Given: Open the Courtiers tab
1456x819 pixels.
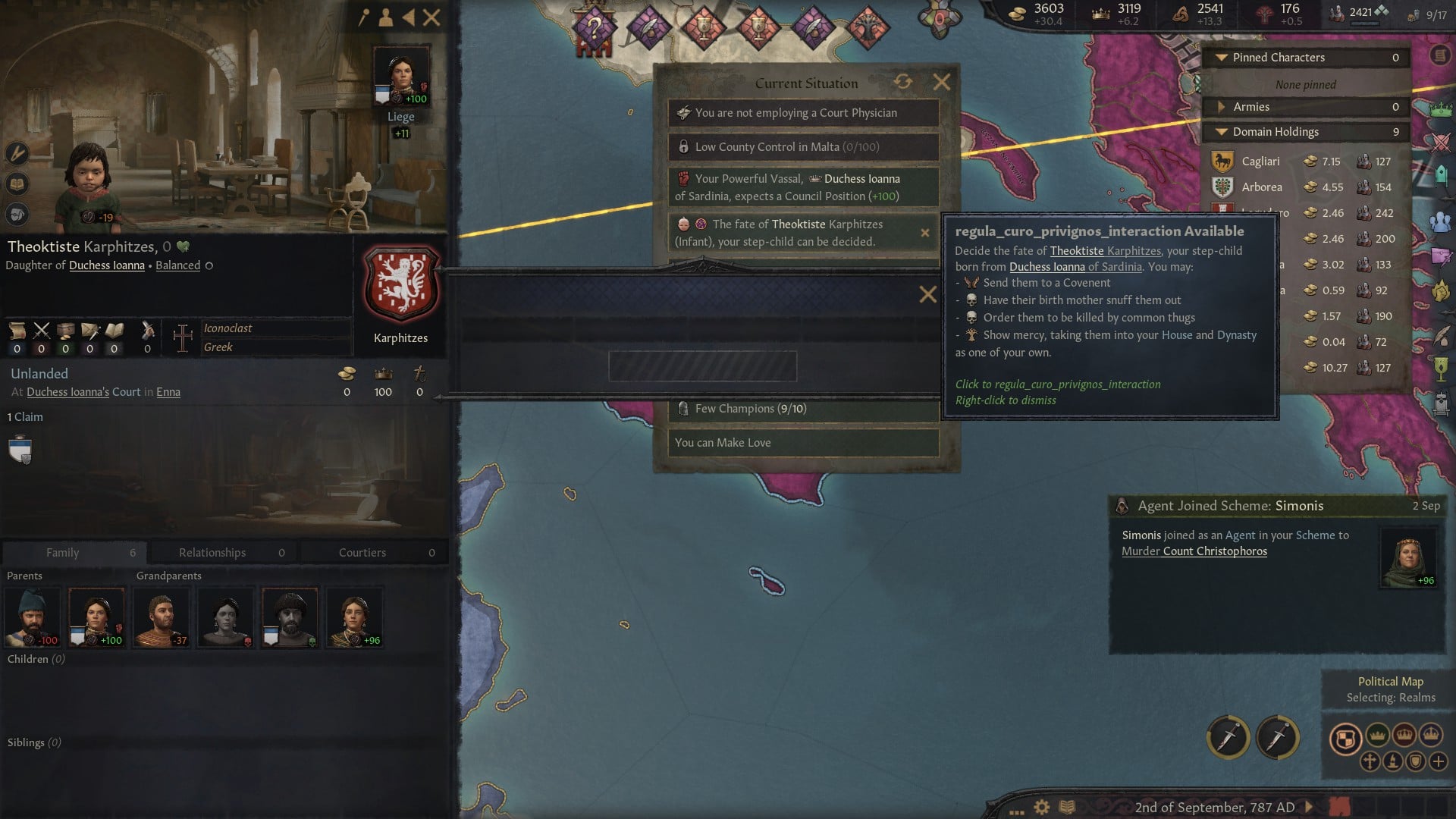Looking at the screenshot, I should click(362, 552).
